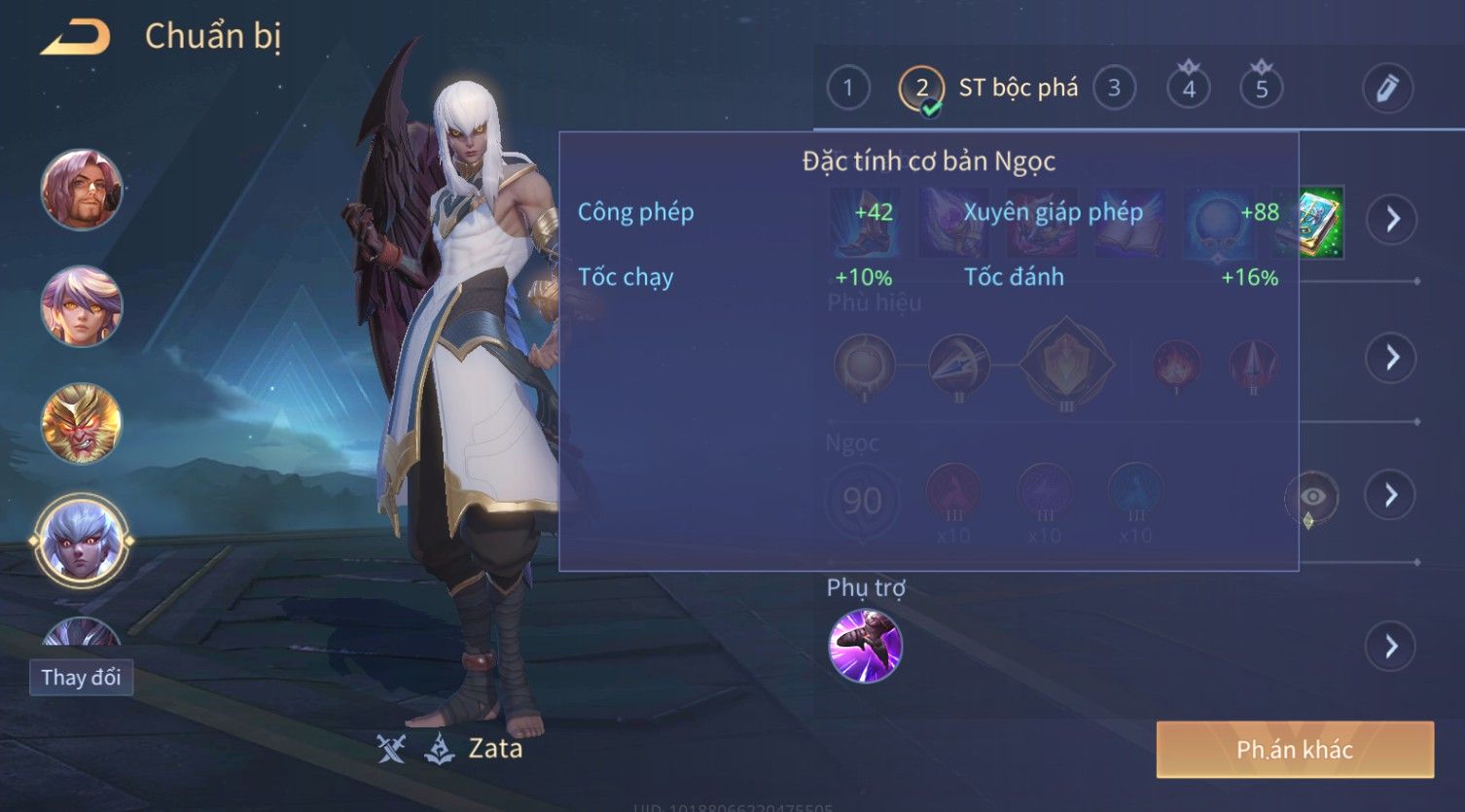Select the Phụ trợ support skill icon
Image resolution: width=1465 pixels, height=812 pixels.
(x=865, y=646)
